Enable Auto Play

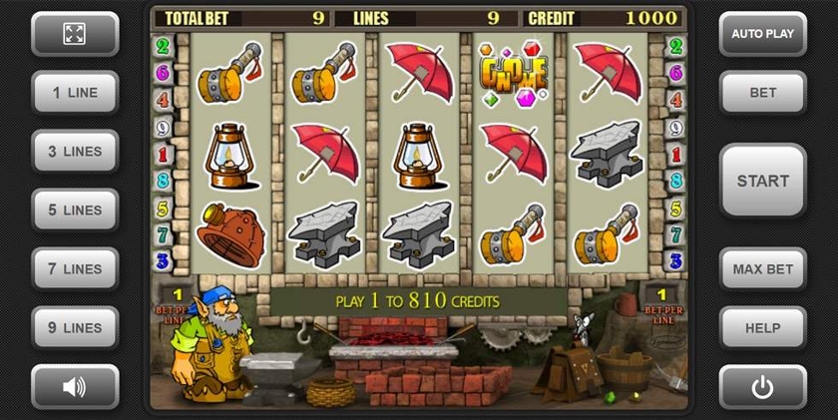click(762, 34)
